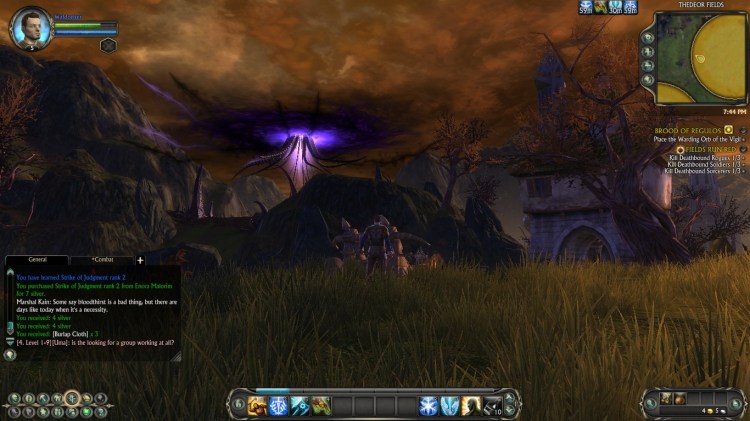Open the highlighted menu button with orange ring
This screenshot has height=421, width=750.
point(72,399)
